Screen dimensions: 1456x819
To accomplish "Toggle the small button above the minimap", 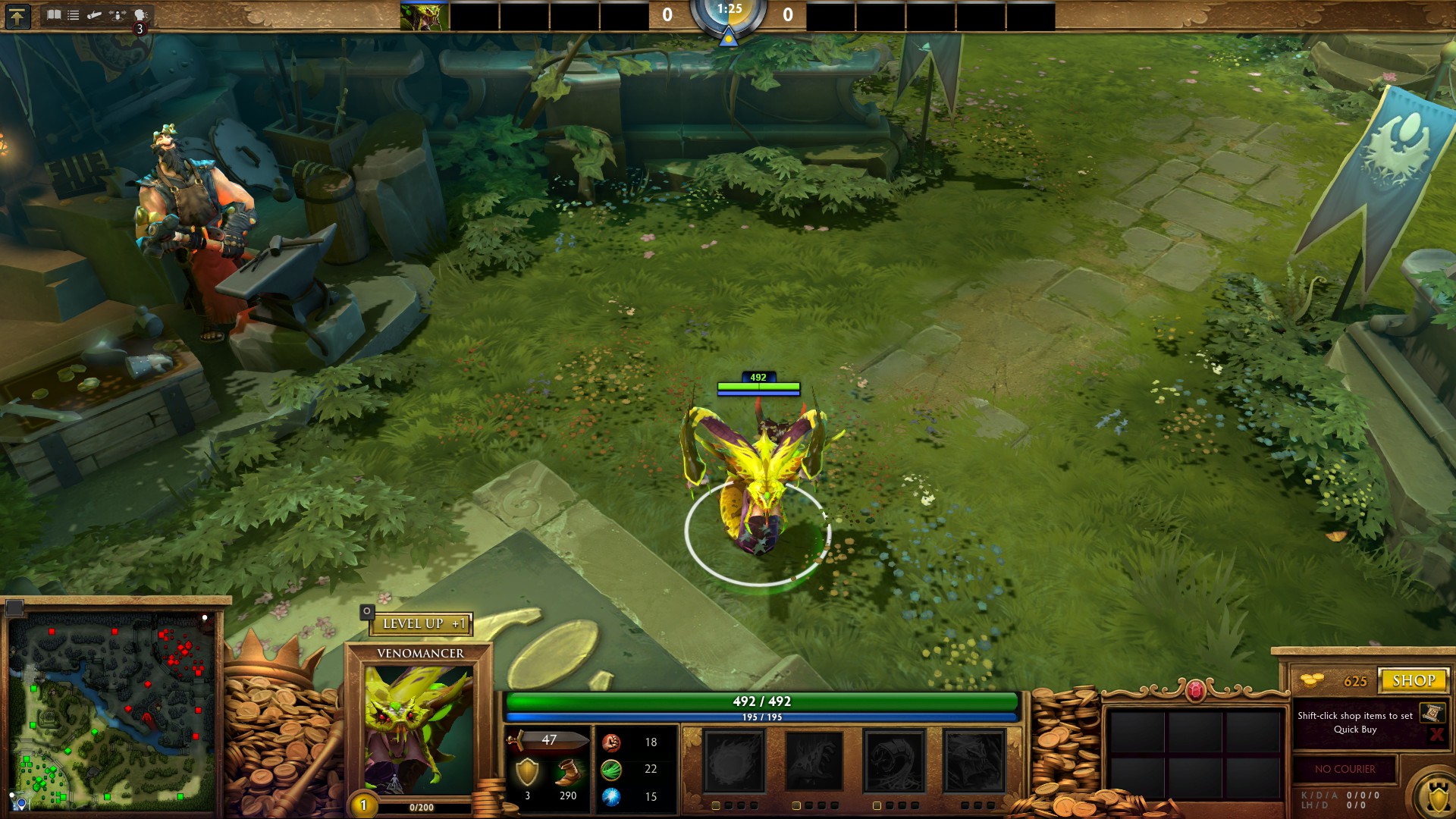I will pyautogui.click(x=15, y=607).
